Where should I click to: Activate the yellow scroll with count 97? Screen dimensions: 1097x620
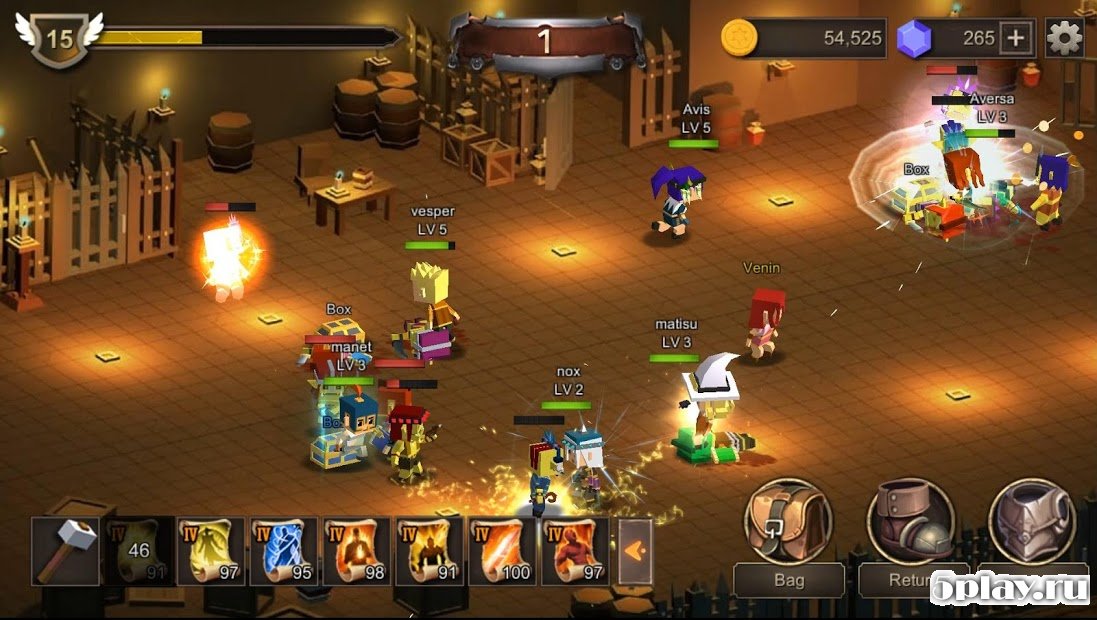(x=212, y=550)
